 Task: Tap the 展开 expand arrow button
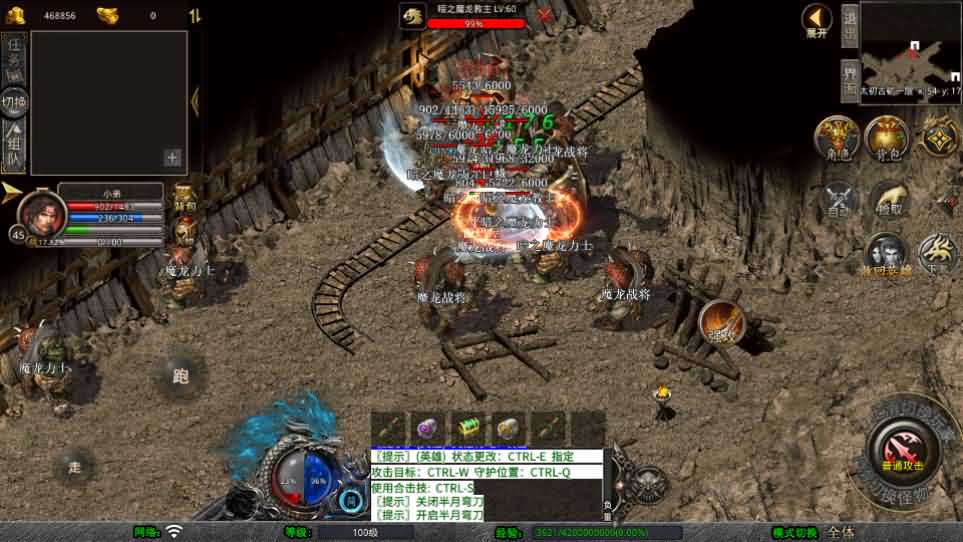point(817,19)
